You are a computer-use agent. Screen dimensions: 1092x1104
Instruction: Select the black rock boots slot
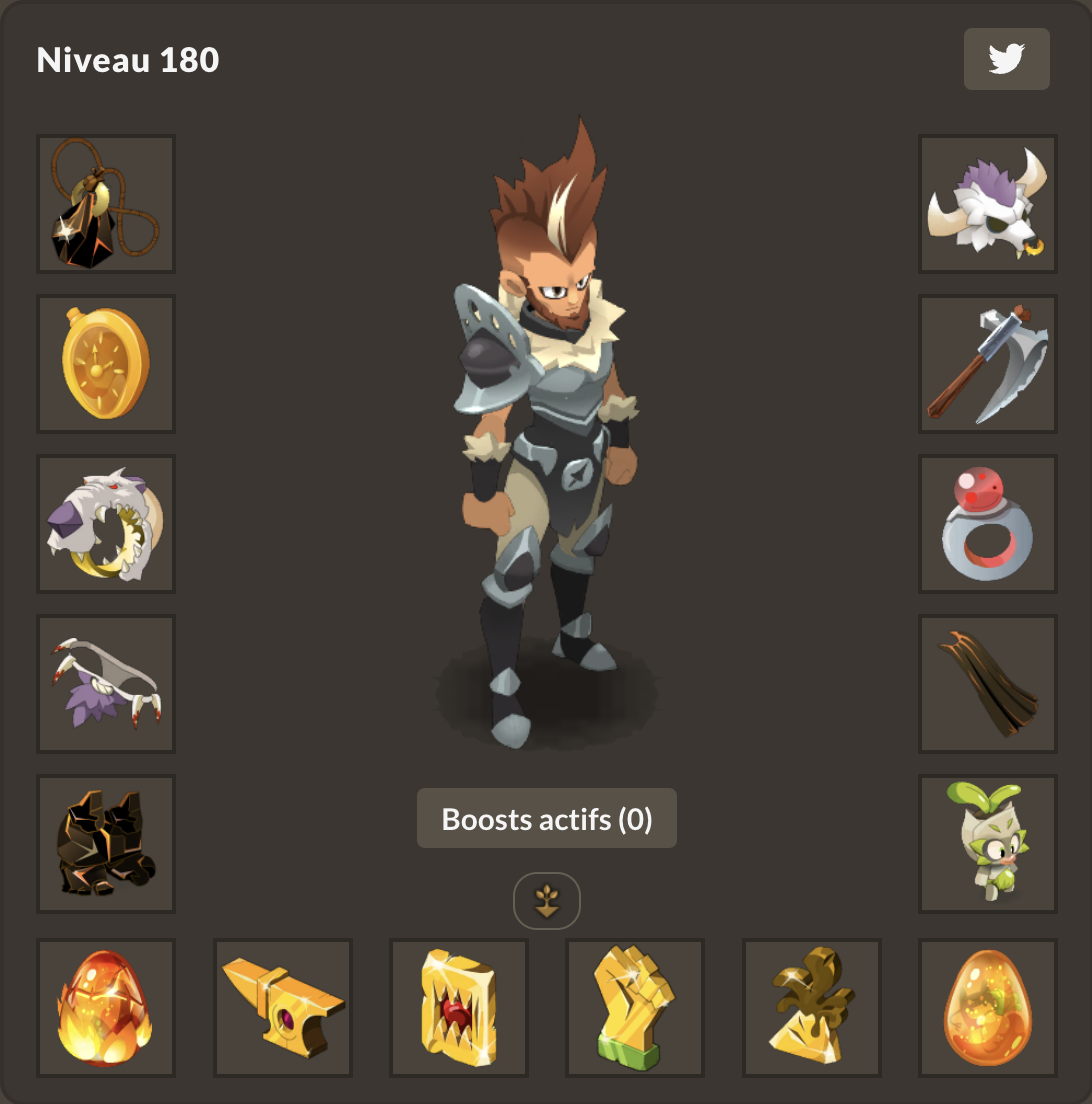(x=106, y=844)
